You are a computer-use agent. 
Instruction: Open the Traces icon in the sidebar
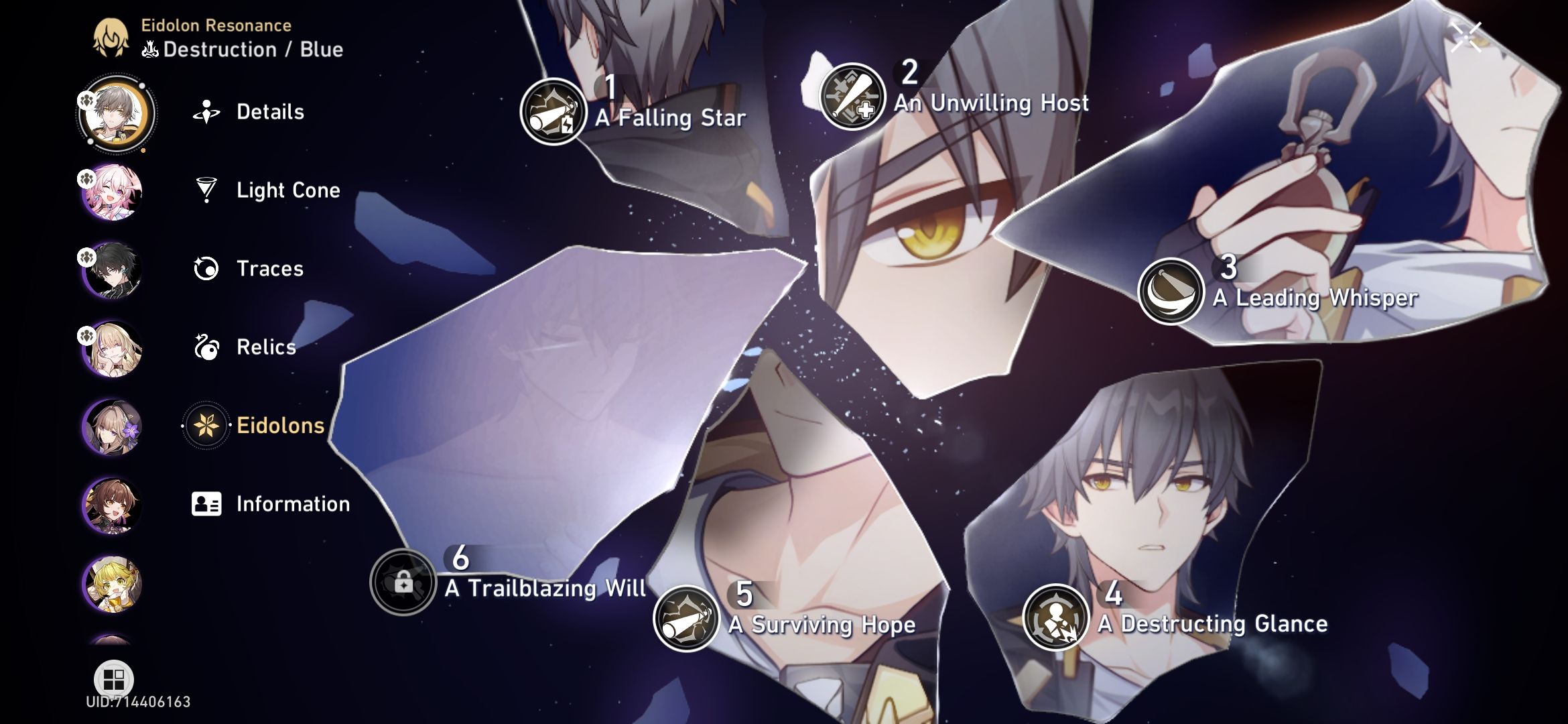207,269
